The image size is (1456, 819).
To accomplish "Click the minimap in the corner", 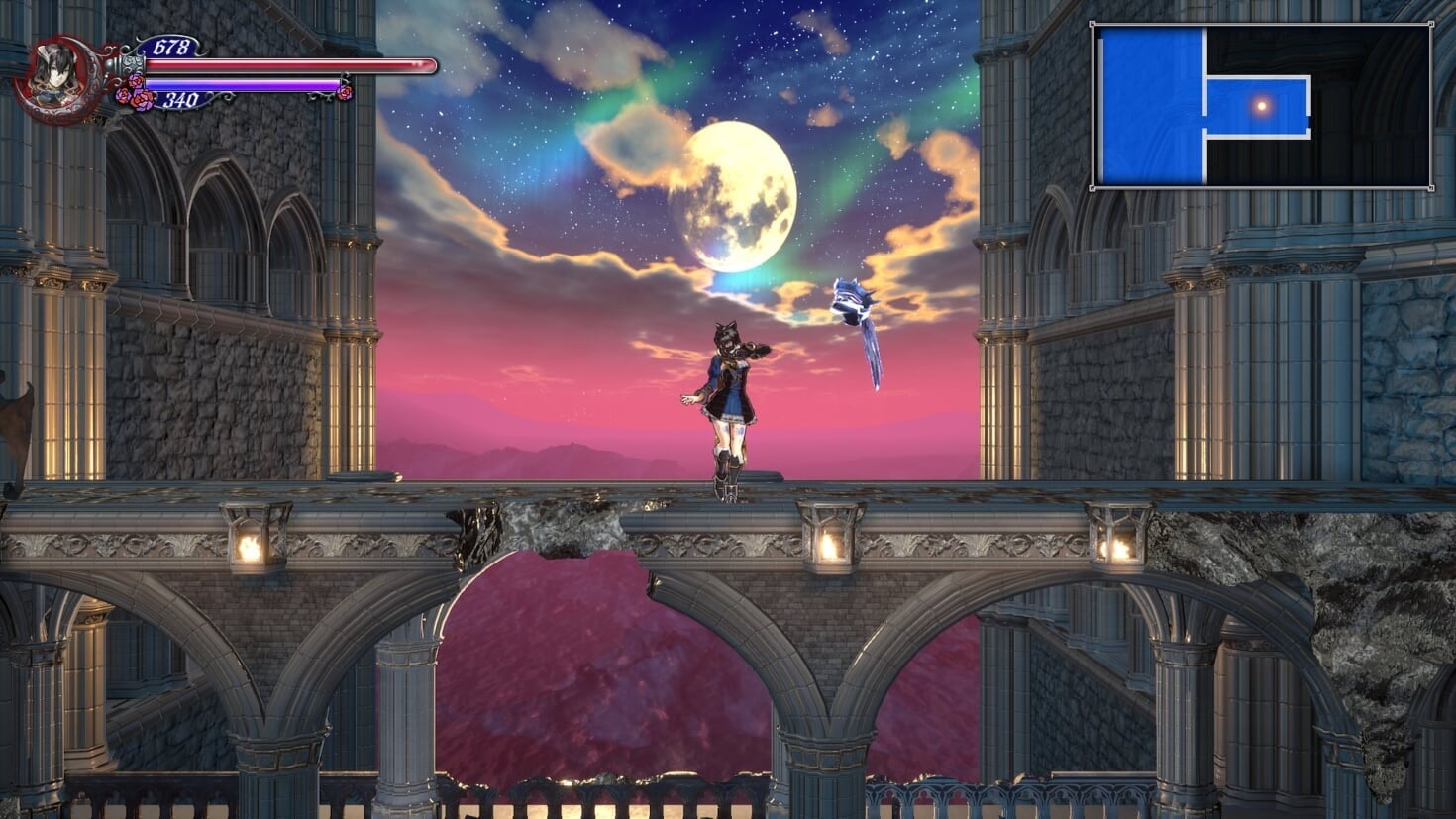I will (1261, 106).
